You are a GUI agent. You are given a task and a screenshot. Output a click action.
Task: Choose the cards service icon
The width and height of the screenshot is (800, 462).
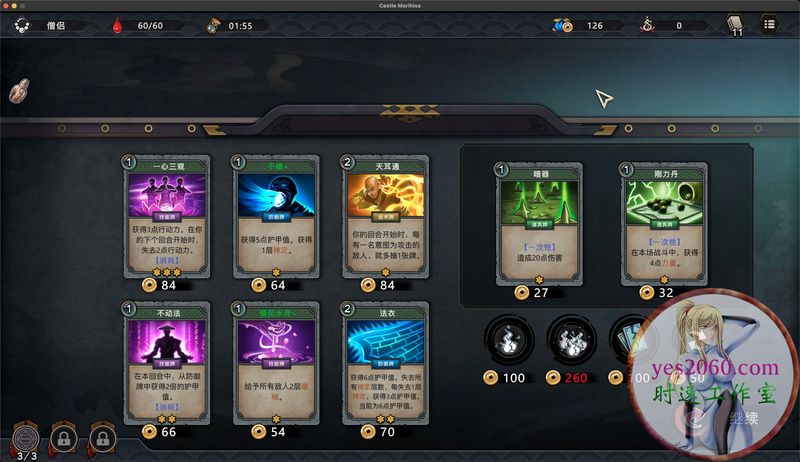(x=630, y=340)
